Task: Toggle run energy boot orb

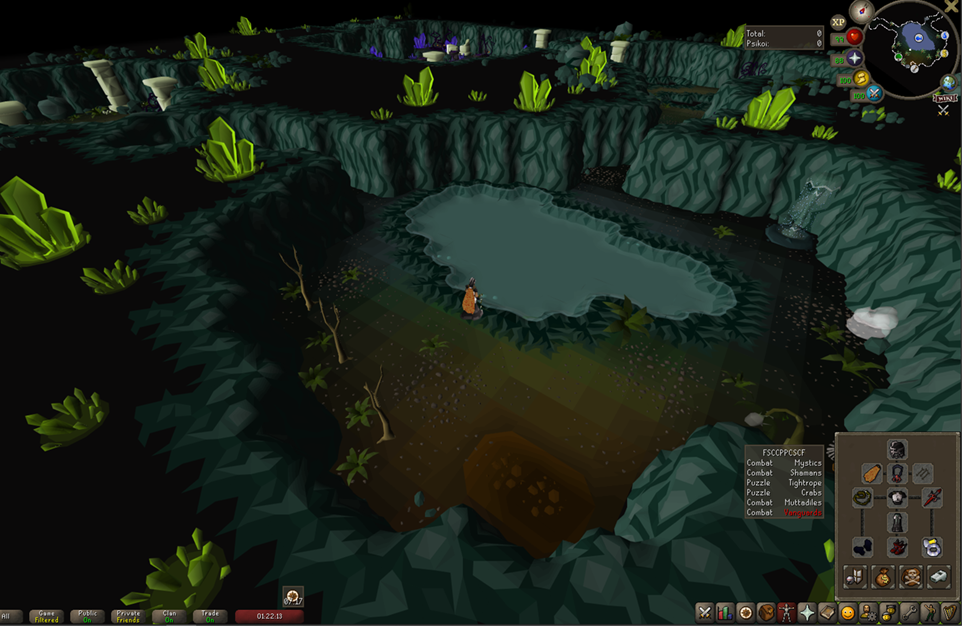Action: click(859, 79)
